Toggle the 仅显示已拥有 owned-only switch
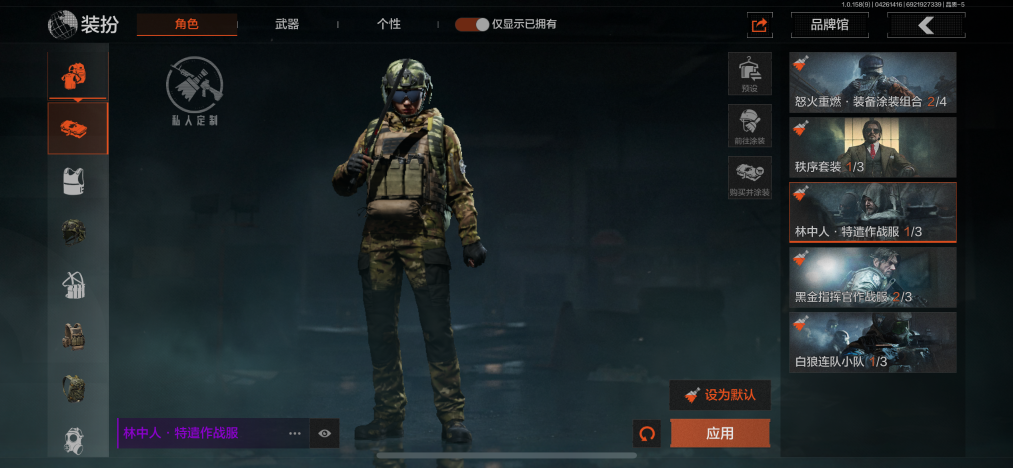 tap(472, 24)
